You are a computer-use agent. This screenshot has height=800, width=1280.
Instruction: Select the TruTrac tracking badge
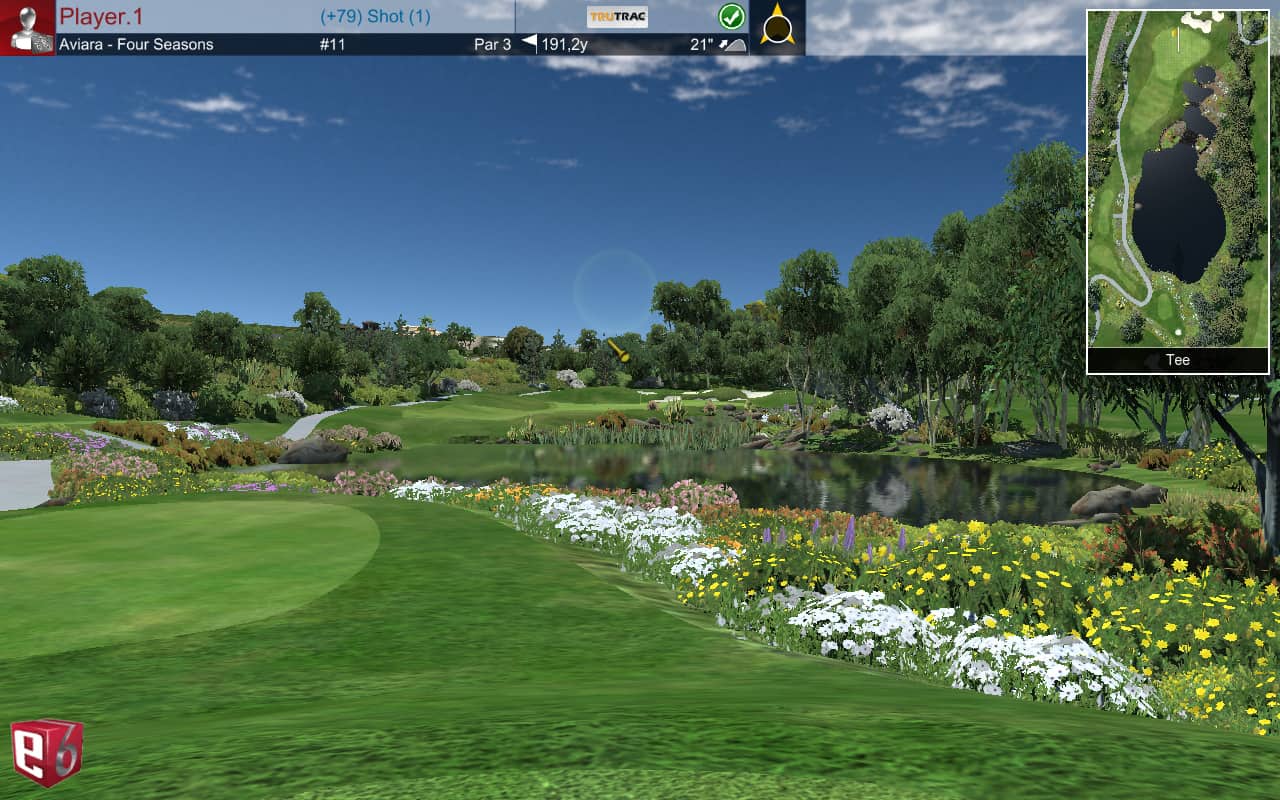pyautogui.click(x=617, y=17)
